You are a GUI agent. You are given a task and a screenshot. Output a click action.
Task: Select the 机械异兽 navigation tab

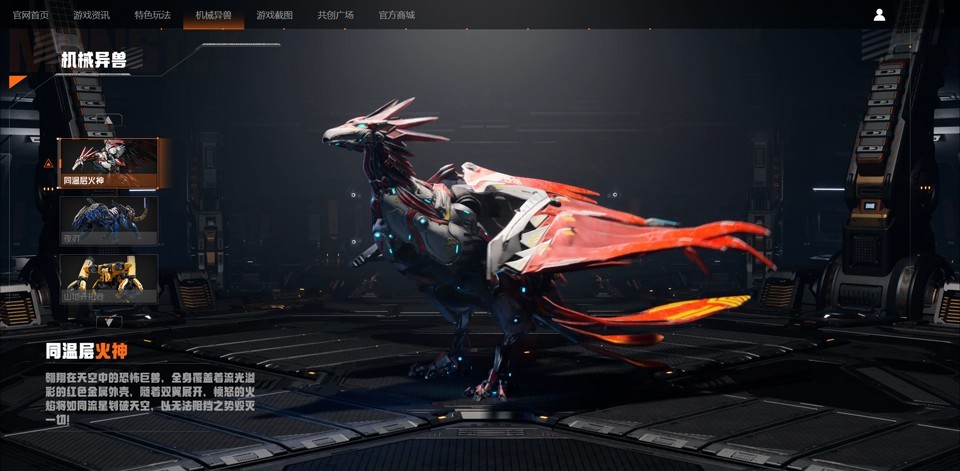(214, 15)
